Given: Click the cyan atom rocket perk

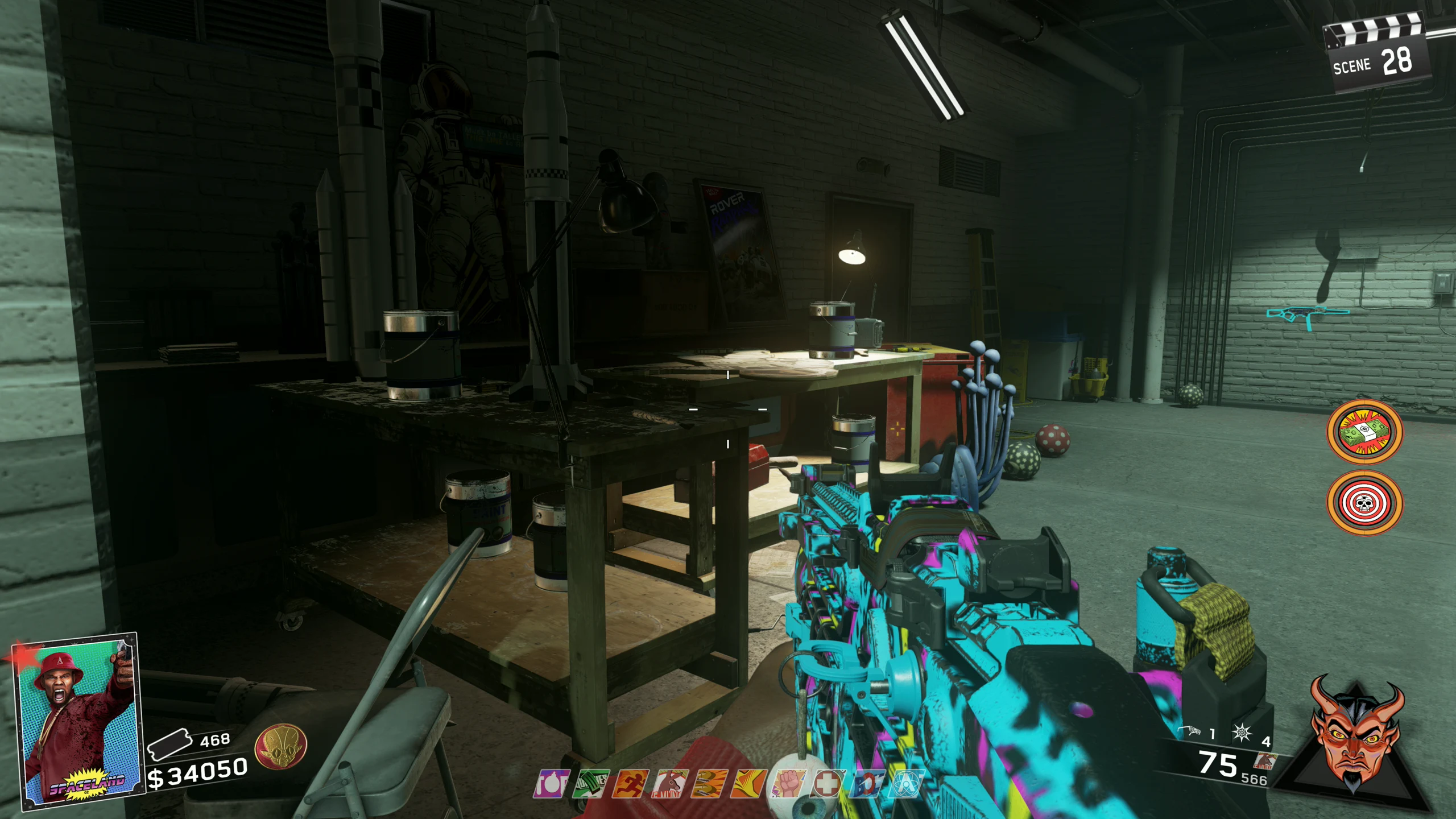Looking at the screenshot, I should coord(907,784).
